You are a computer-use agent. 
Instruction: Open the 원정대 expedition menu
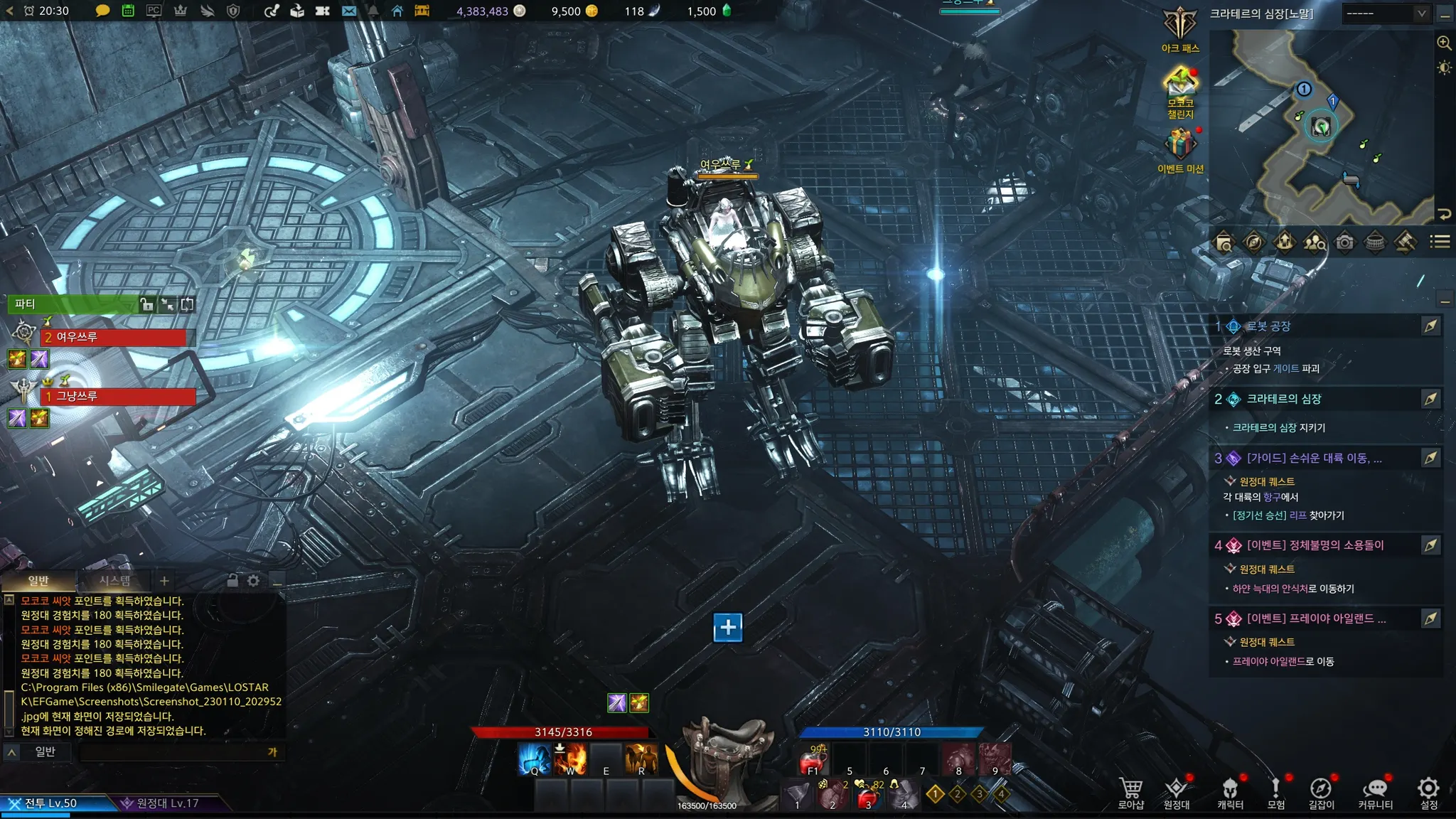1177,793
